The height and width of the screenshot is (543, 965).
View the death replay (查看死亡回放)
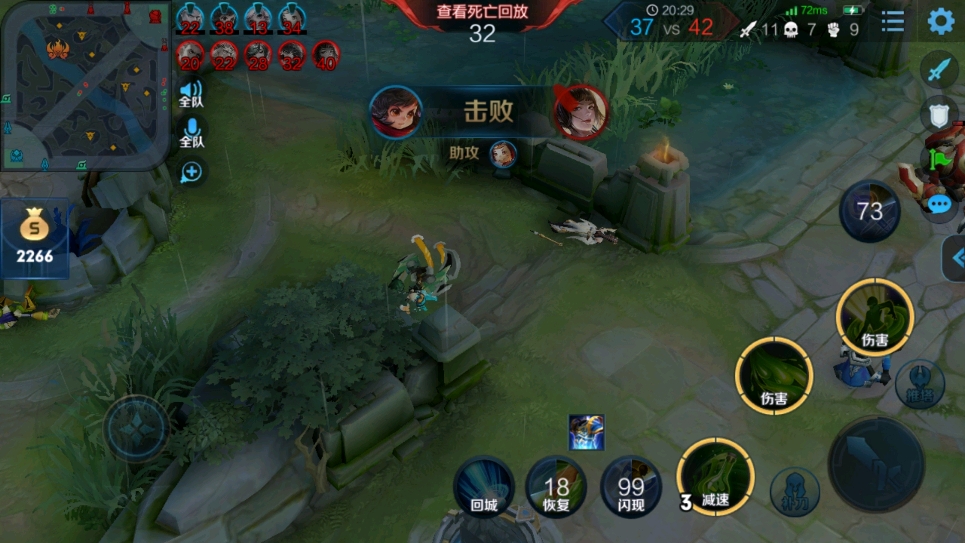(x=482, y=21)
